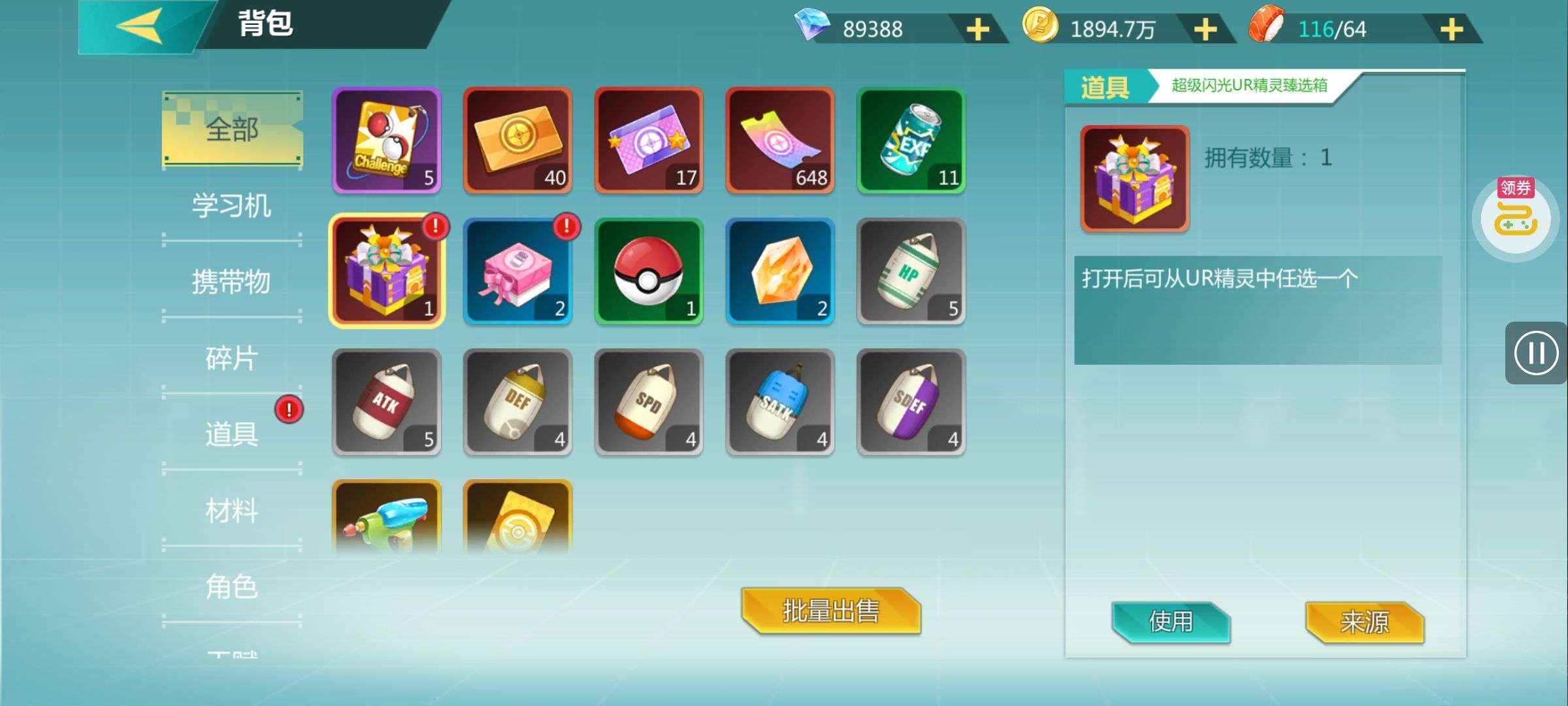1568x706 pixels.
Task: Select the pink gift box item slot
Action: click(x=517, y=271)
